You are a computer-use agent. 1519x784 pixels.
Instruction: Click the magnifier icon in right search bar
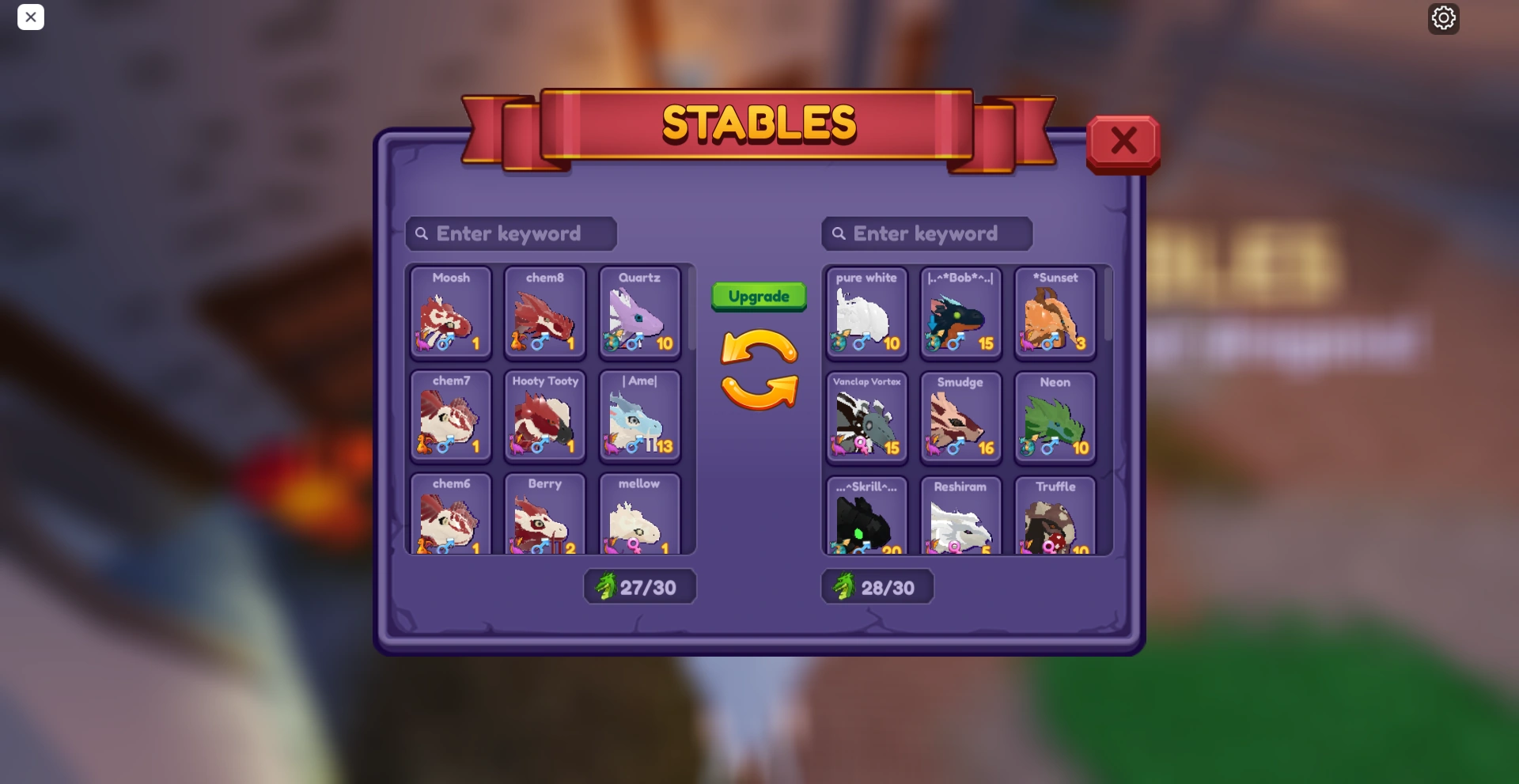pyautogui.click(x=839, y=233)
